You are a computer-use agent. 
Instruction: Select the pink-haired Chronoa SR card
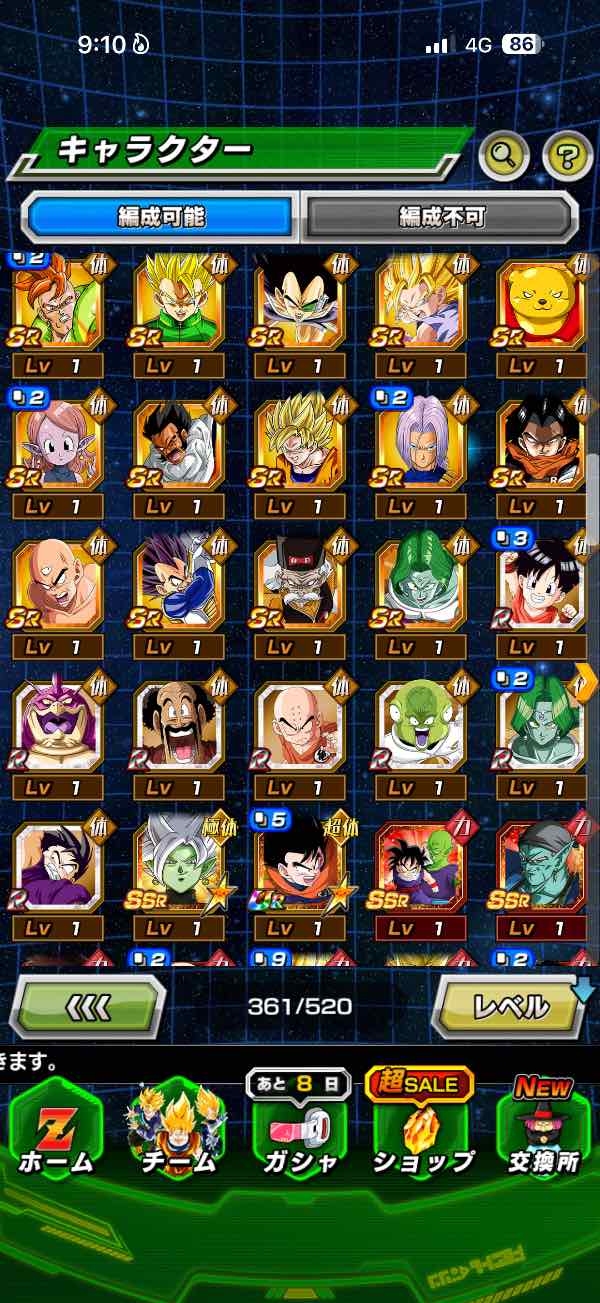(x=56, y=447)
